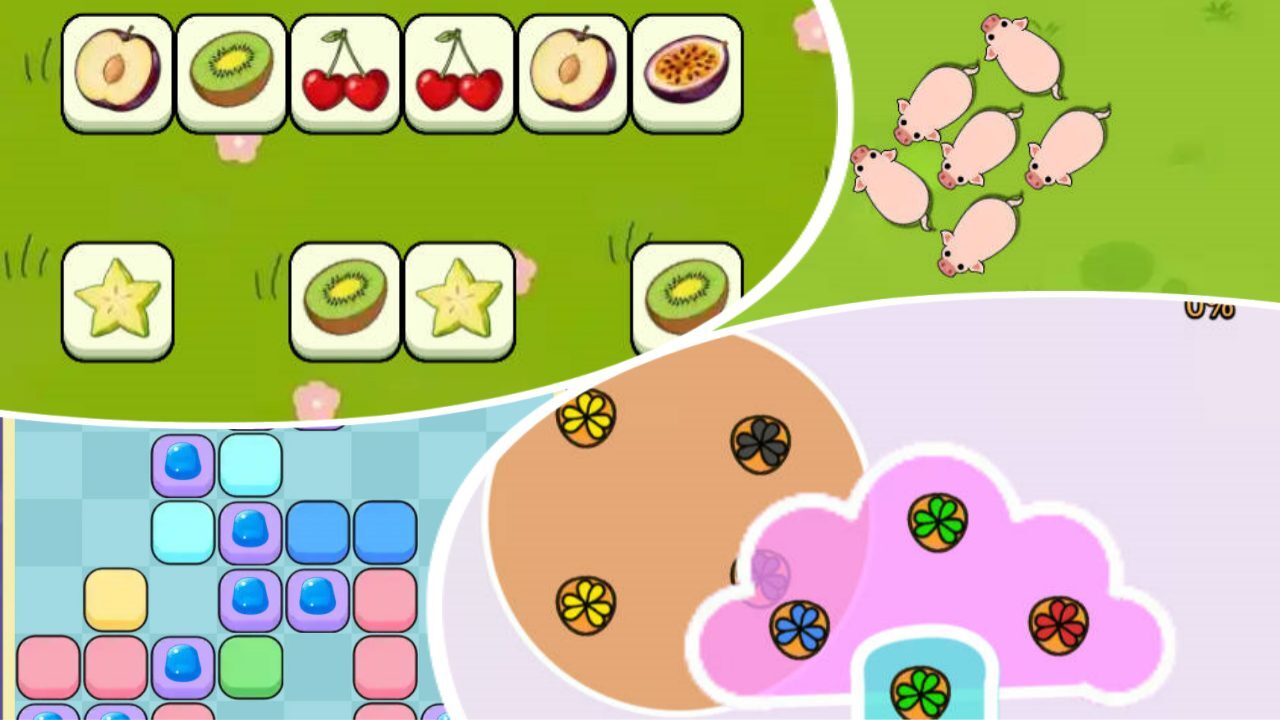Screen dimensions: 1280x720
Task: Select the yellow block on the puzzle grid
Action: (x=116, y=600)
